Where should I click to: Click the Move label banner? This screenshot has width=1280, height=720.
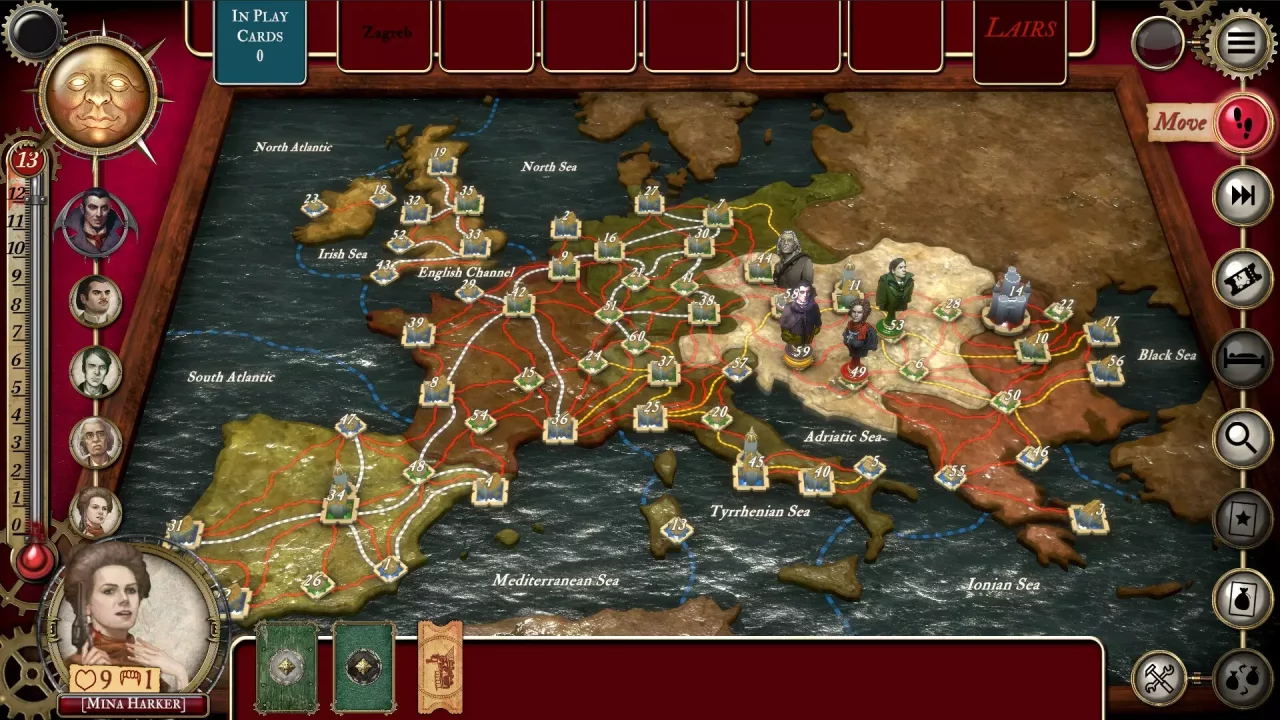1180,124
